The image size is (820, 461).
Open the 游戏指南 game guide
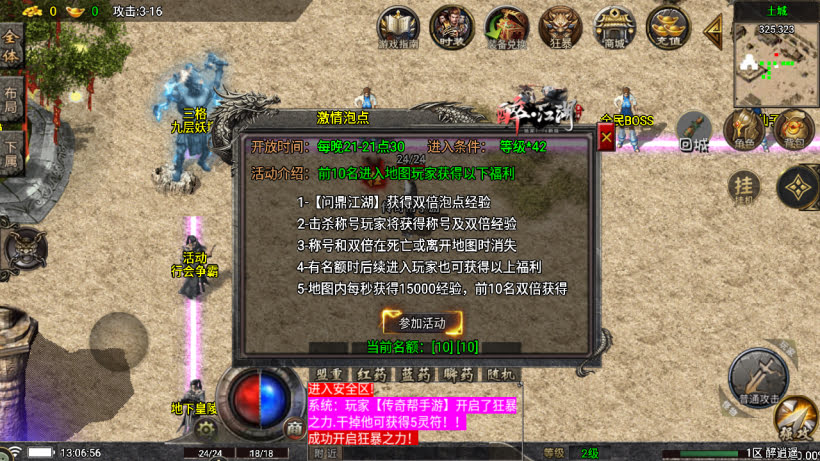pos(399,28)
